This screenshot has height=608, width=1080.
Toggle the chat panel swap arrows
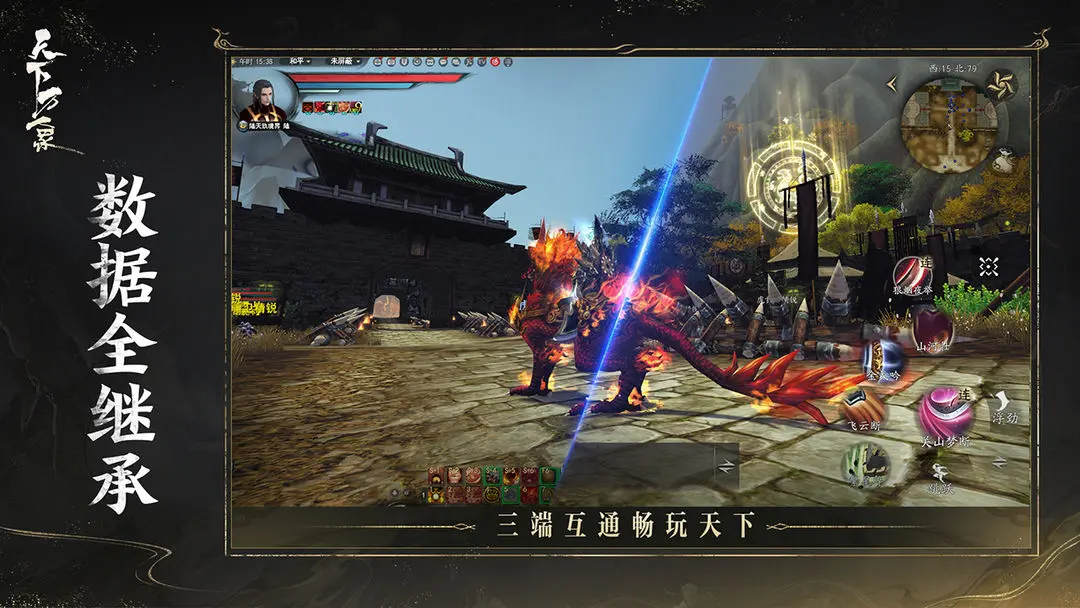[x=726, y=467]
